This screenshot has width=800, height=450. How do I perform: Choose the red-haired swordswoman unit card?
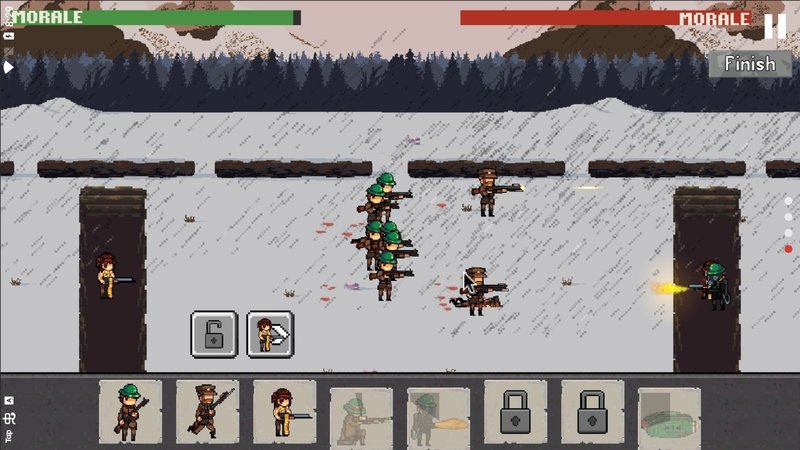click(284, 411)
